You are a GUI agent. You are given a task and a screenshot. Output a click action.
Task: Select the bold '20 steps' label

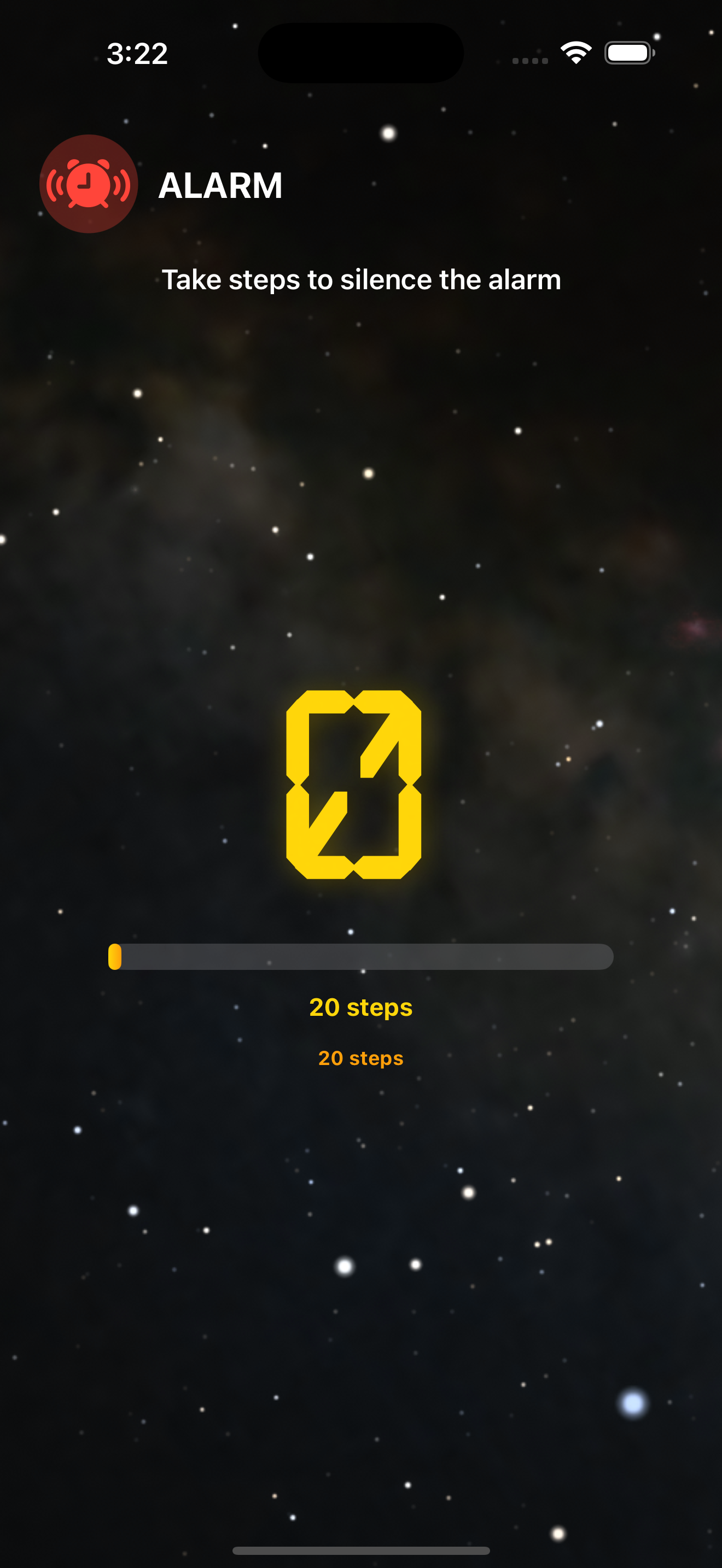click(361, 1007)
